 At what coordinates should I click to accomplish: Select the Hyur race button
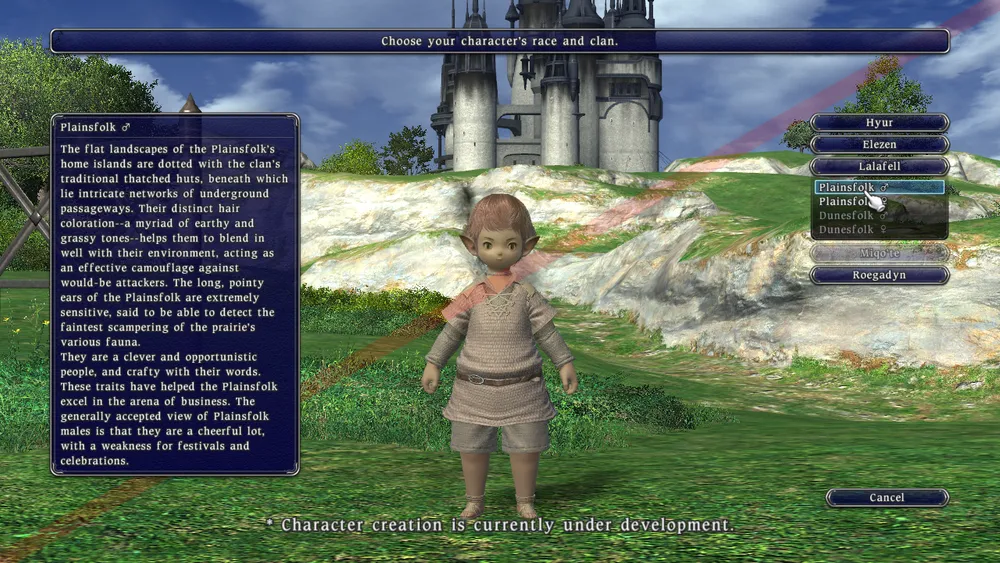pos(879,123)
